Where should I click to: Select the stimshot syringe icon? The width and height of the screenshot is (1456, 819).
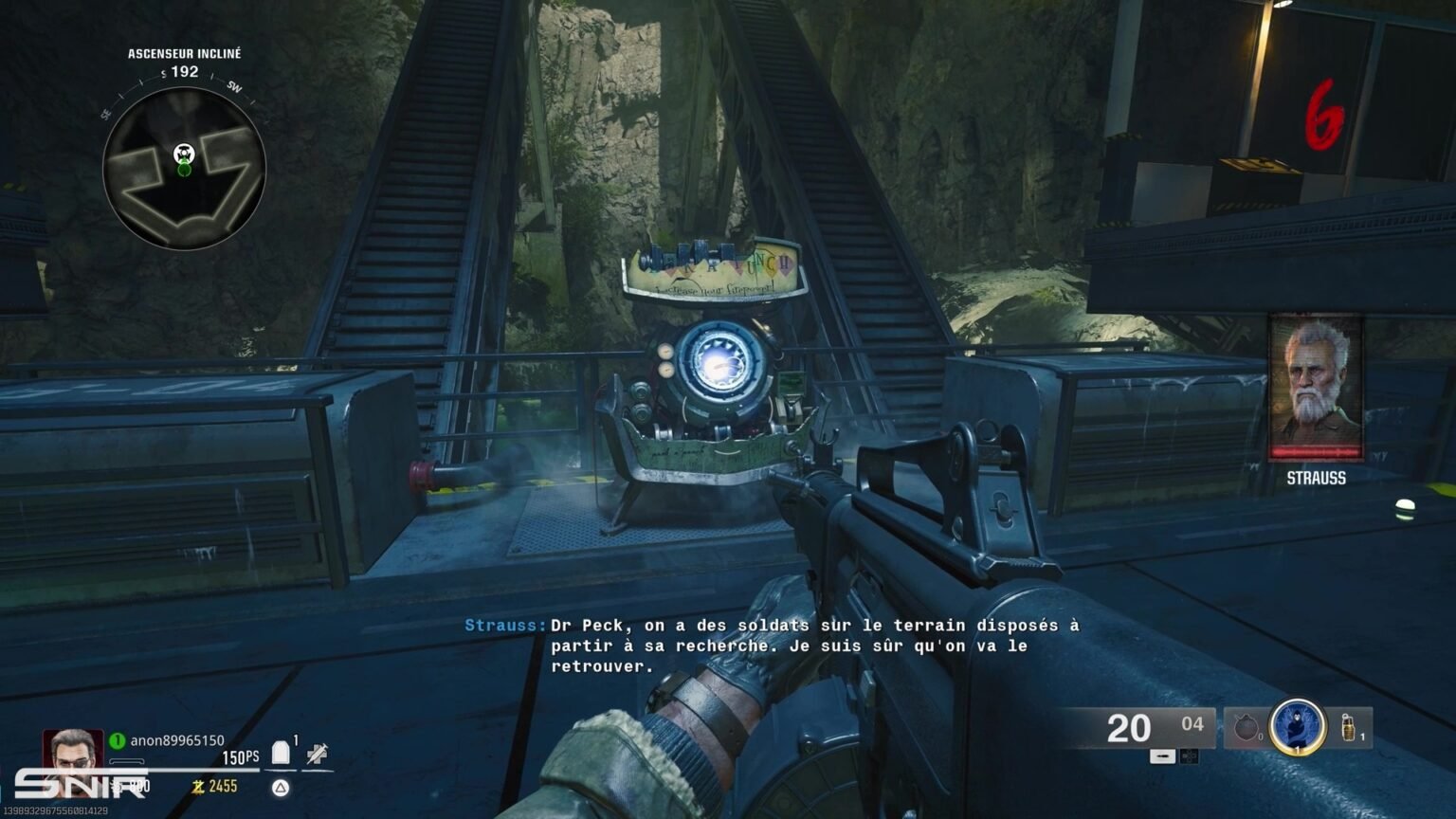pyautogui.click(x=317, y=753)
